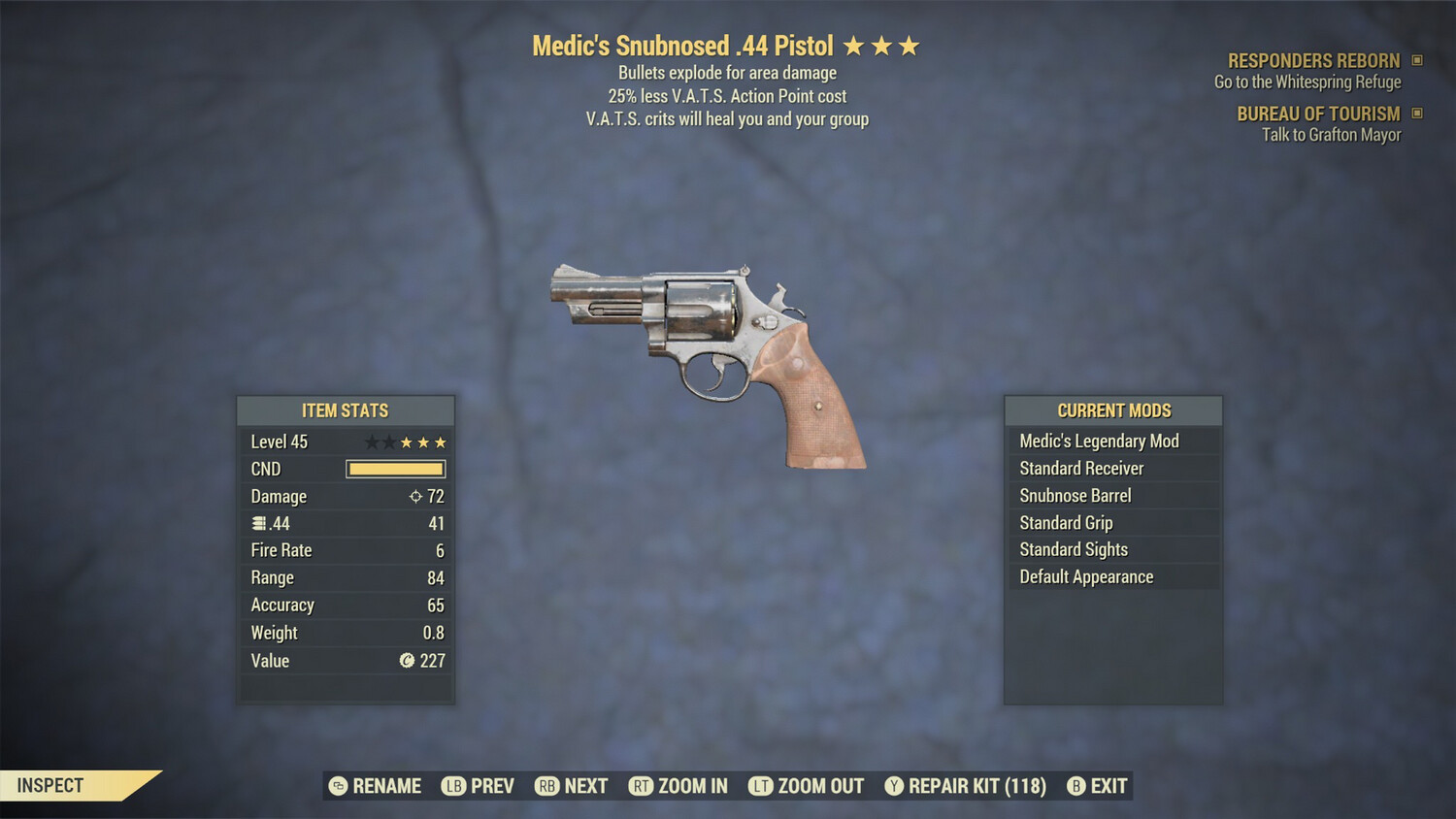Click the Snubnose Barrel mod entry
Screen dimensions: 1456x819
tap(1075, 495)
